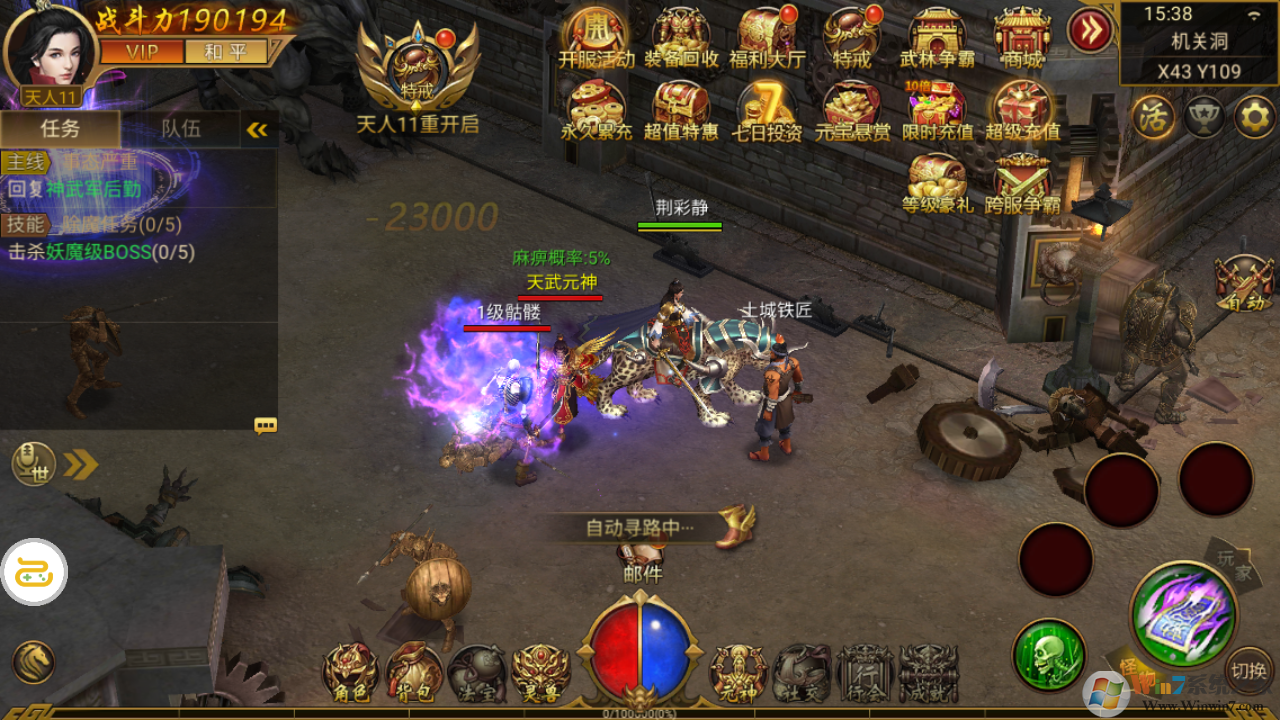Viewport: 1280px width, 720px height.
Task: Open the 背包 backpack
Action: click(x=414, y=673)
